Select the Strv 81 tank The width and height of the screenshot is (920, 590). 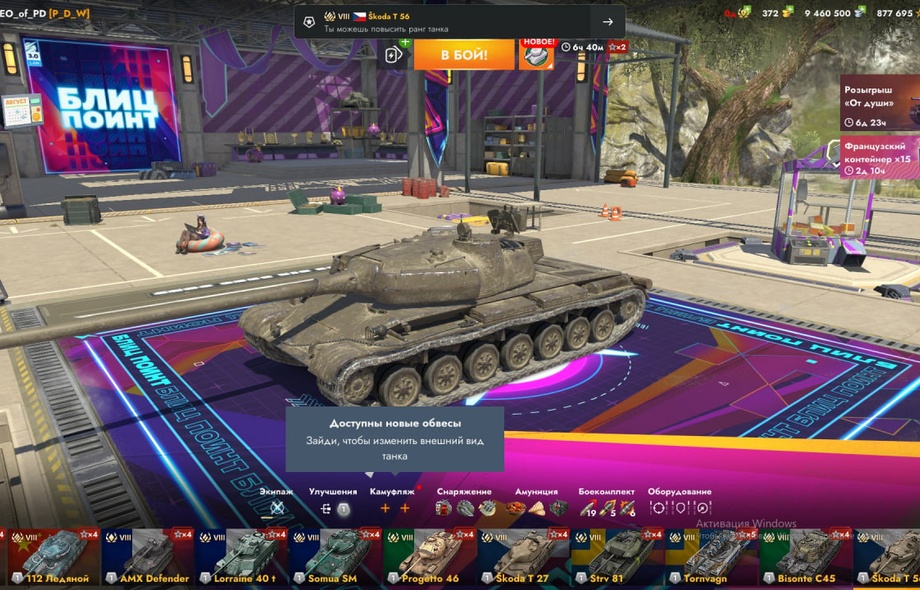tap(616, 557)
